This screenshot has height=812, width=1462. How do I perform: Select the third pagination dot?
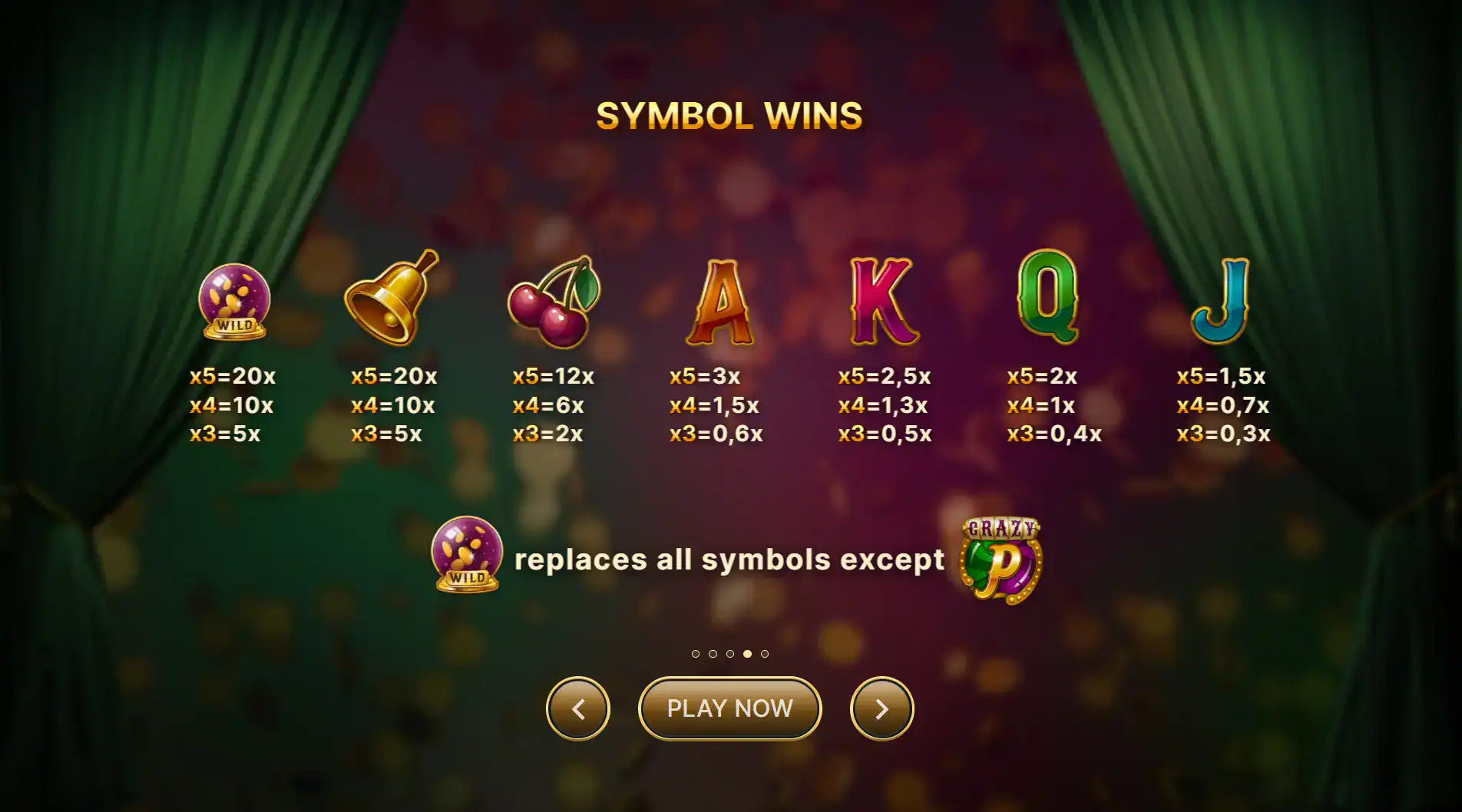(x=730, y=654)
